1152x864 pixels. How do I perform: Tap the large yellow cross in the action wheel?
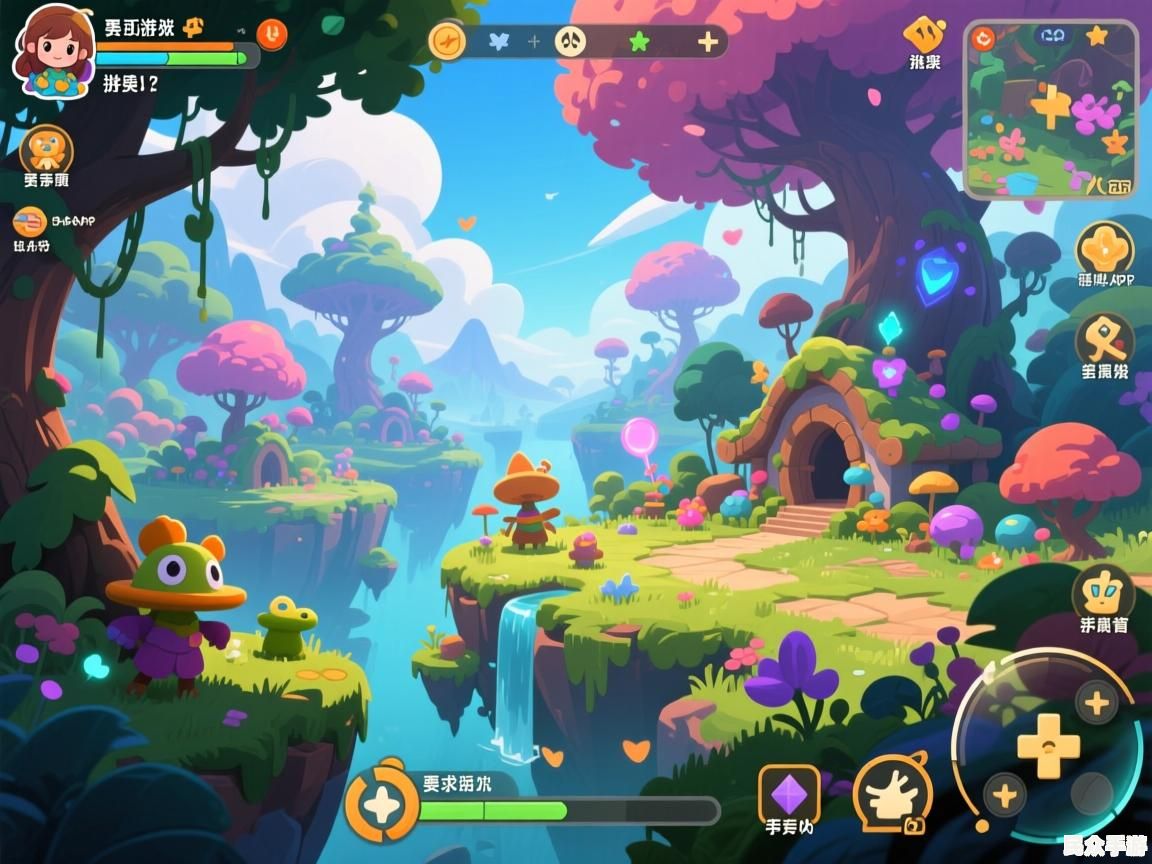1048,747
